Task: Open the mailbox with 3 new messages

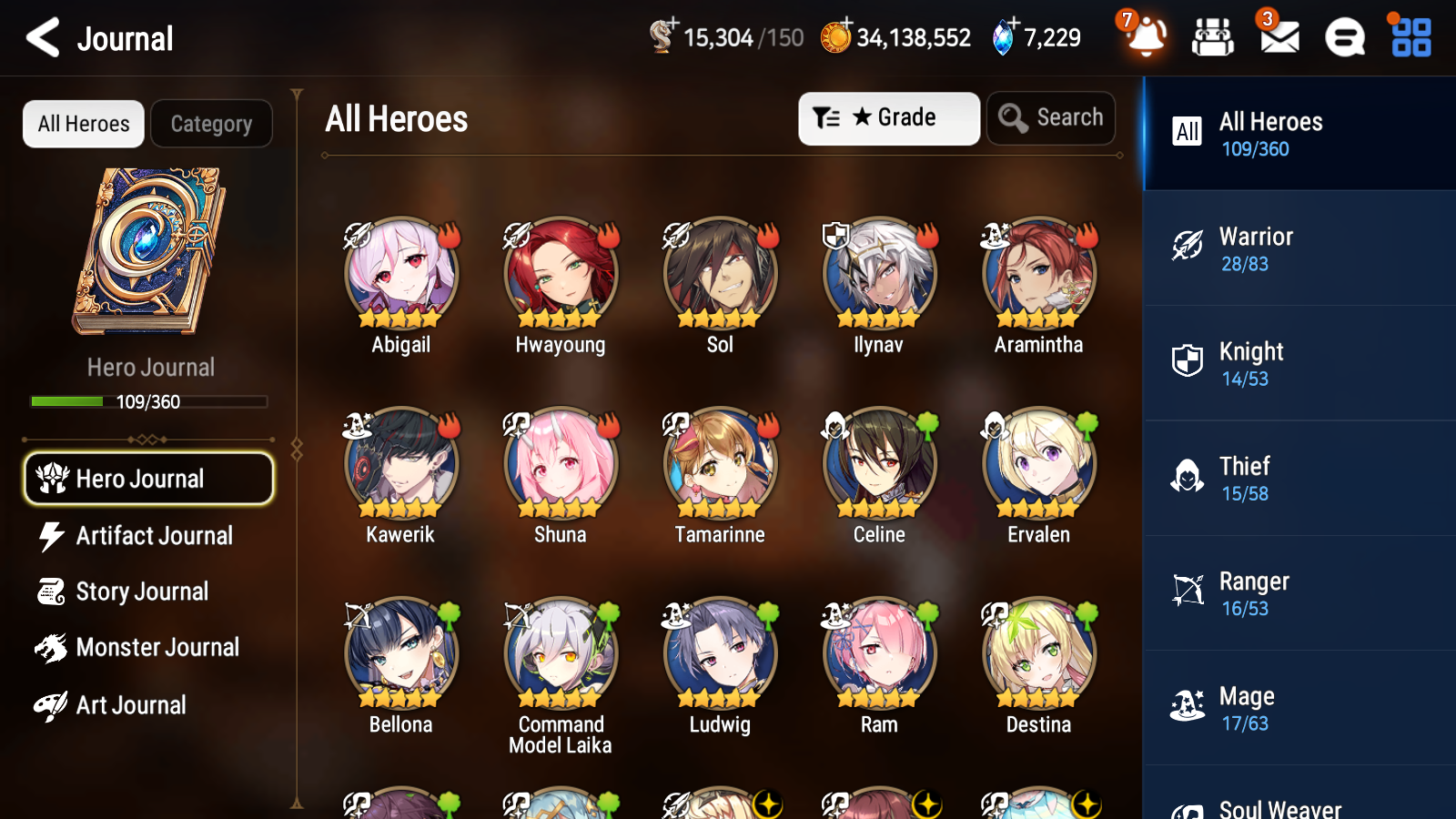Action: pos(1278,38)
